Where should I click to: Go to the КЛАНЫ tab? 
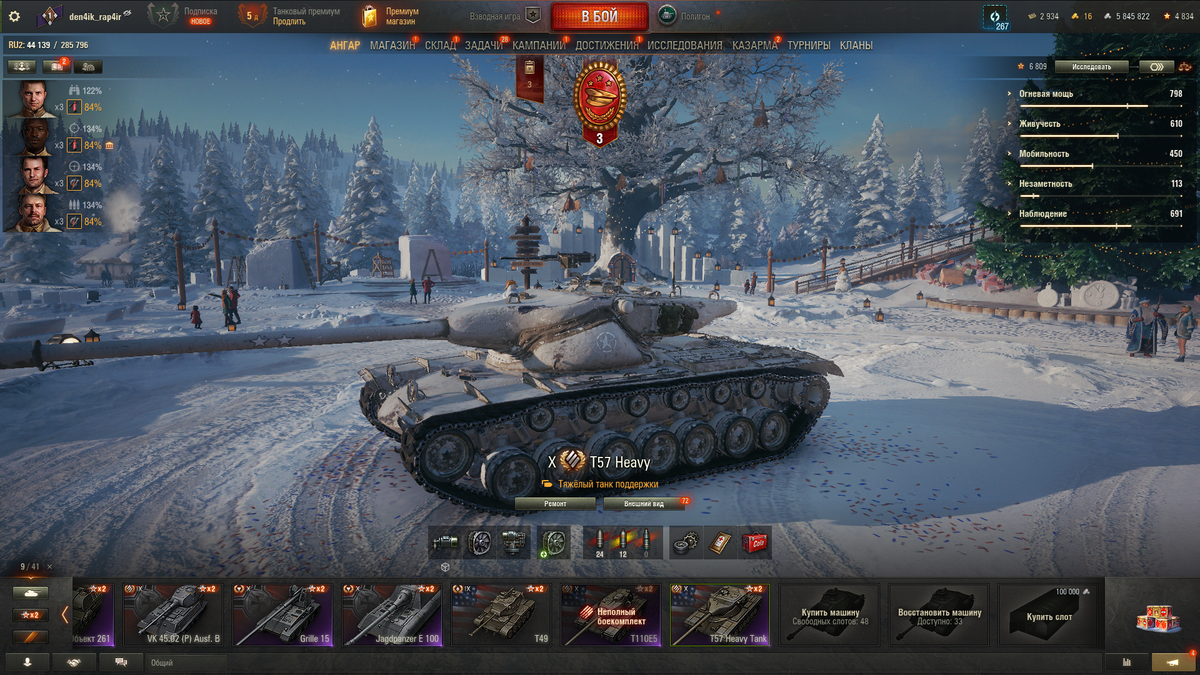click(856, 45)
